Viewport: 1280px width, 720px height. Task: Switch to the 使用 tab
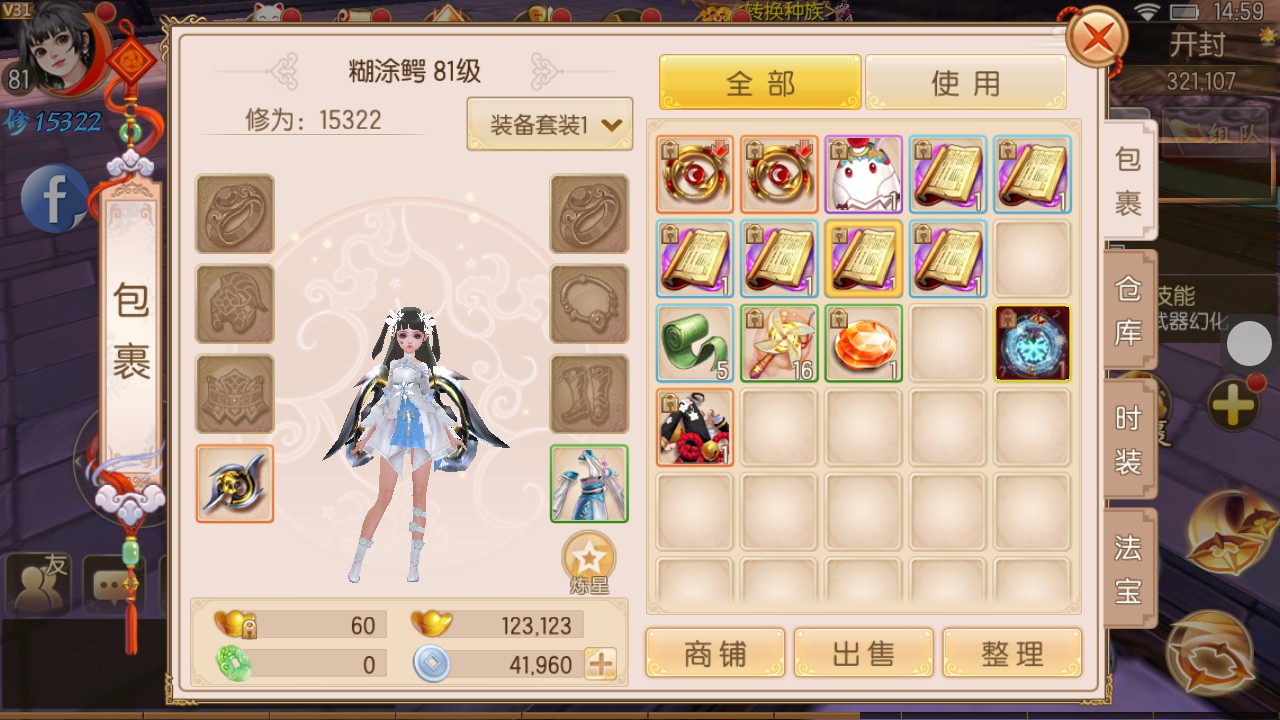tap(966, 83)
